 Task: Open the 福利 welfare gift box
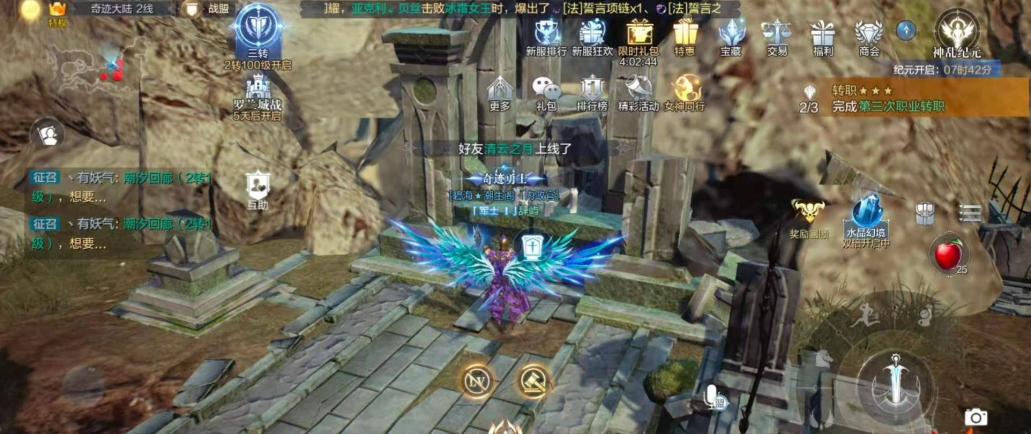[x=823, y=34]
